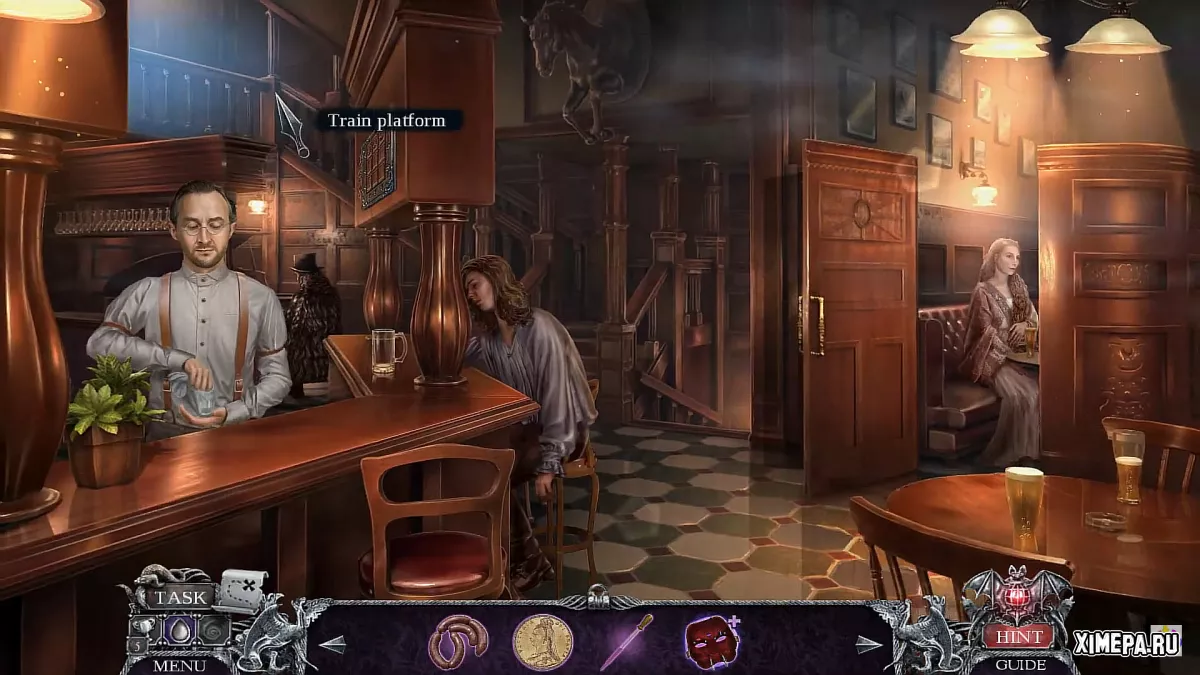Image resolution: width=1200 pixels, height=675 pixels.
Task: Pick the gold coin from inventory
Action: pos(542,641)
